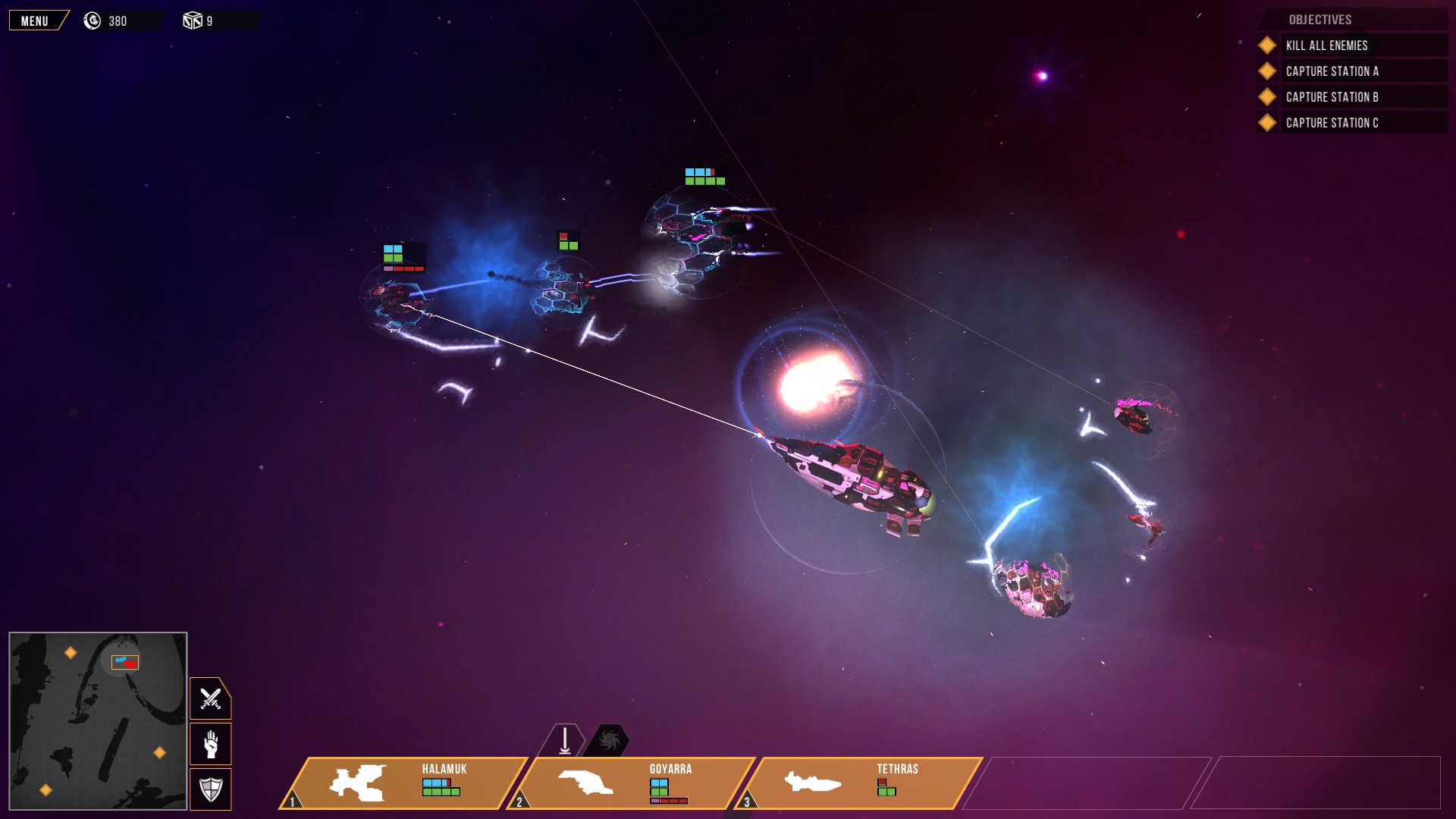Select the crossed swords attack stance icon
Image resolution: width=1456 pixels, height=819 pixels.
[x=209, y=698]
